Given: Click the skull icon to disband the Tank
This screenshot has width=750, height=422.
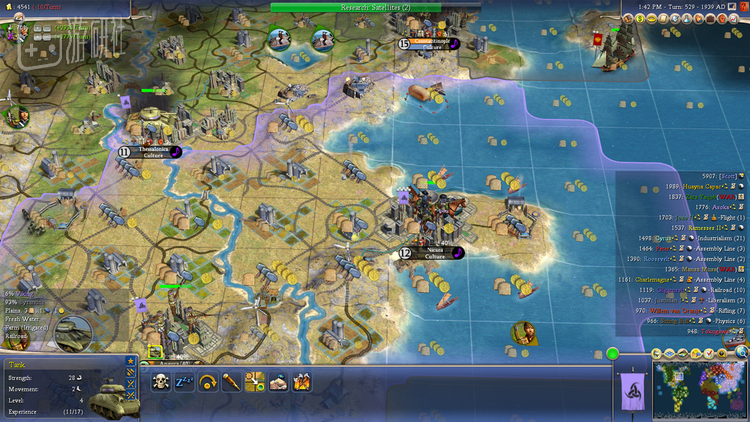Looking at the screenshot, I should point(161,381).
